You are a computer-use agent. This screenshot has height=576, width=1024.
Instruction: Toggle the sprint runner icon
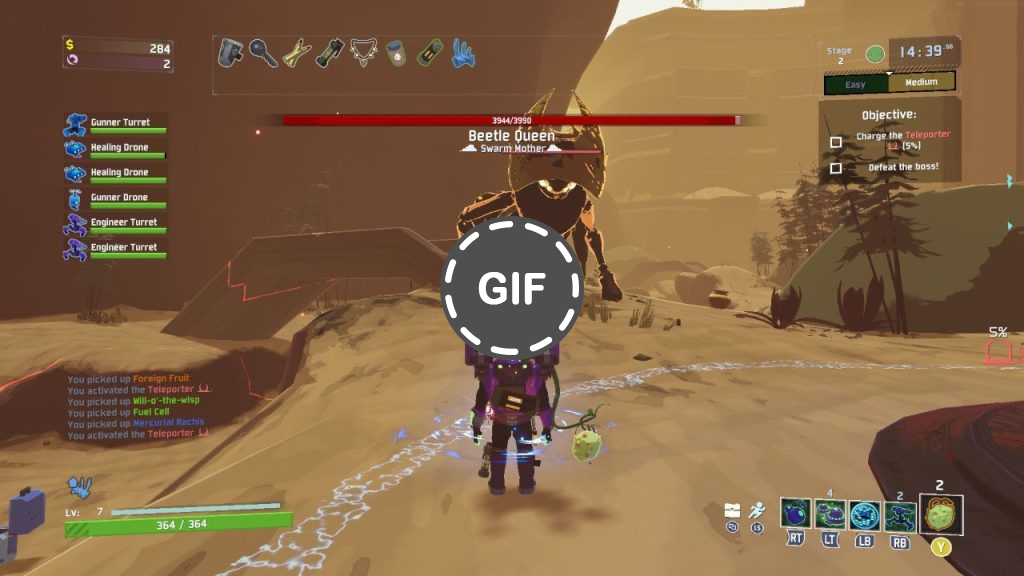758,510
